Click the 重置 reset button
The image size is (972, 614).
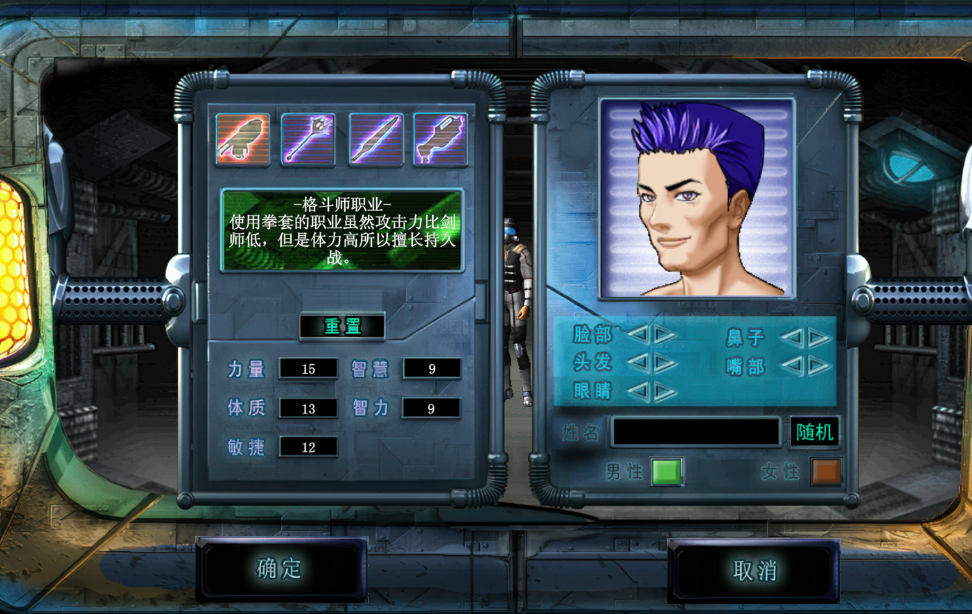341,326
